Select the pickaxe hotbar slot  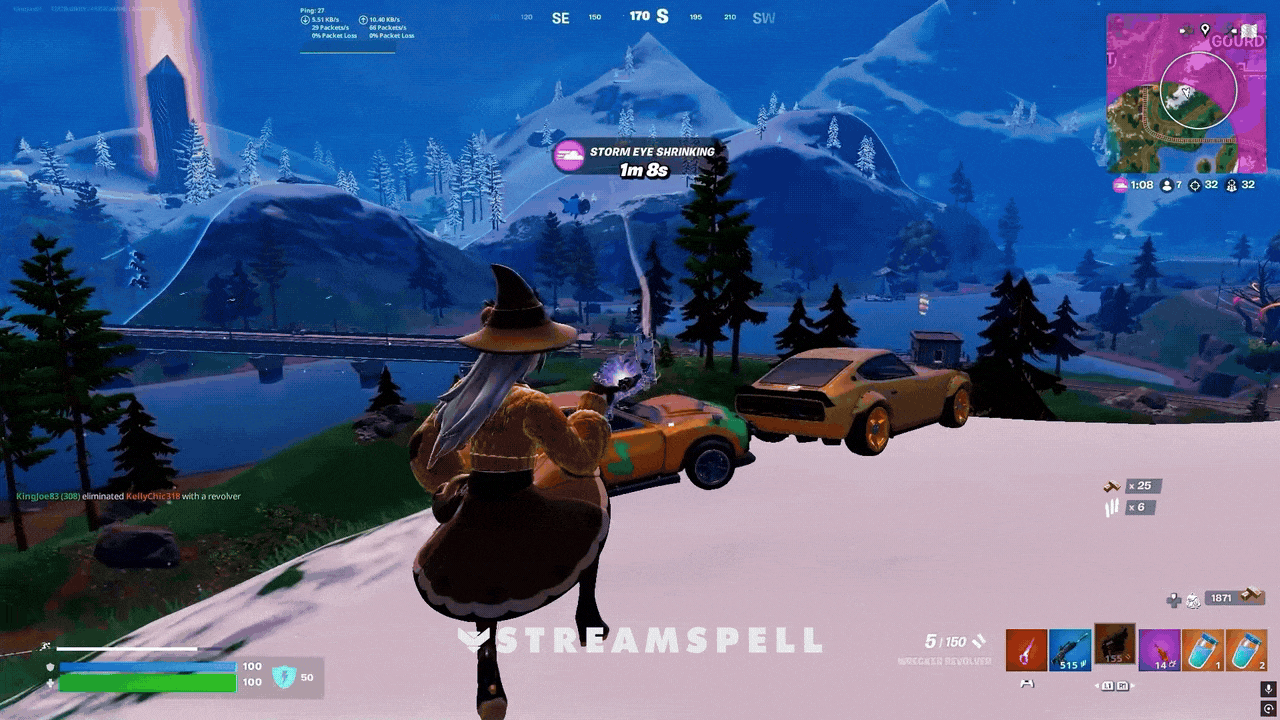1026,650
